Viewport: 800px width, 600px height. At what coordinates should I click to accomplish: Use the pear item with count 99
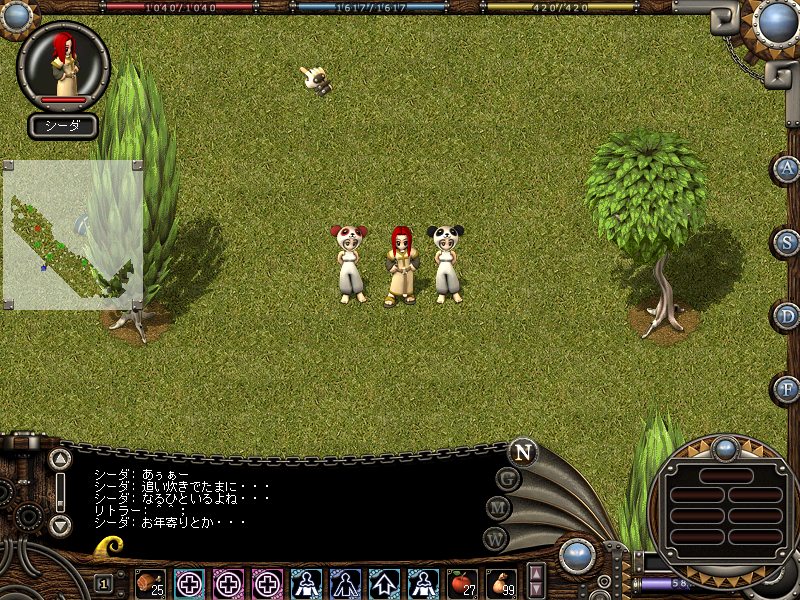(501, 583)
